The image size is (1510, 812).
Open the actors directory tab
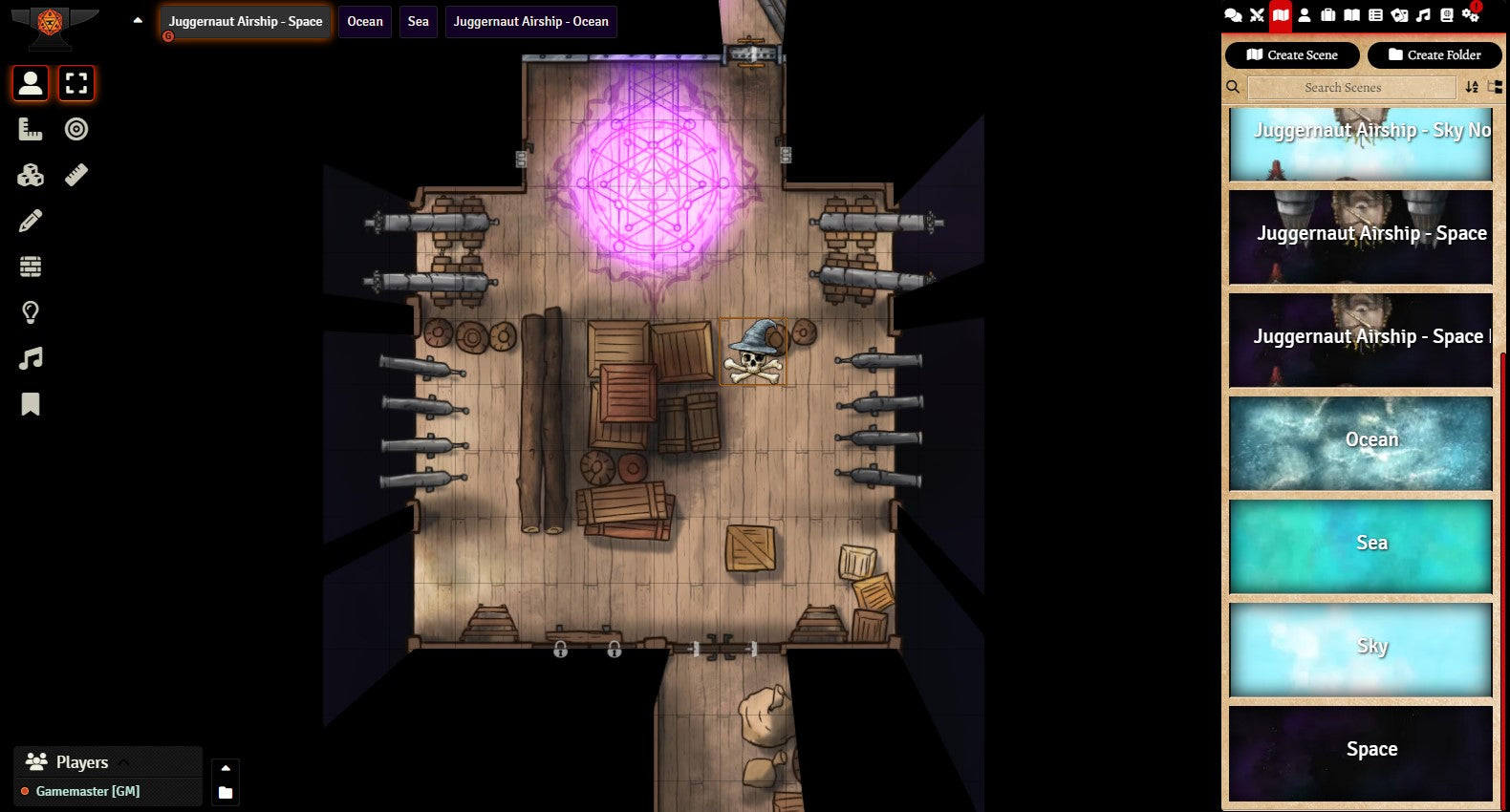click(1305, 14)
